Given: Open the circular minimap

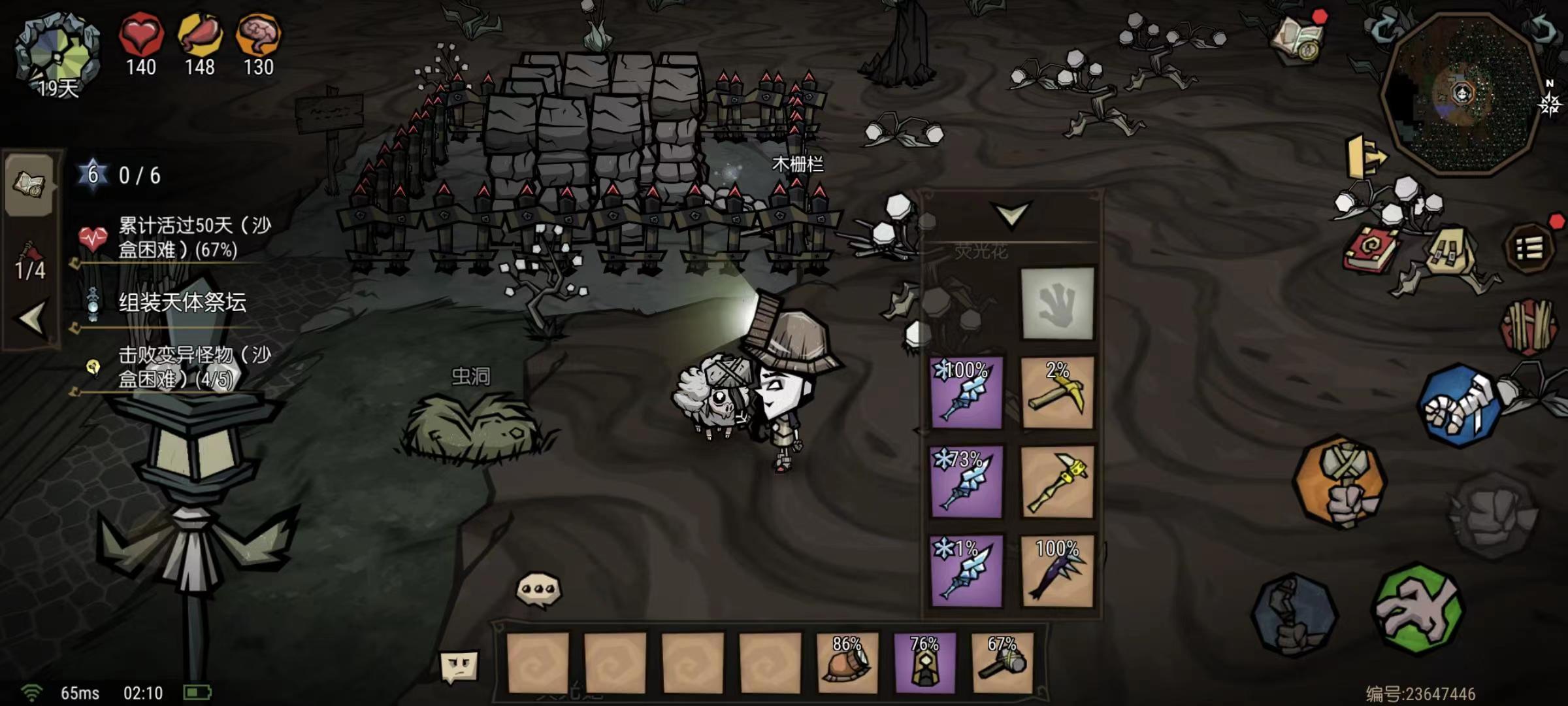Looking at the screenshot, I should click(1462, 93).
